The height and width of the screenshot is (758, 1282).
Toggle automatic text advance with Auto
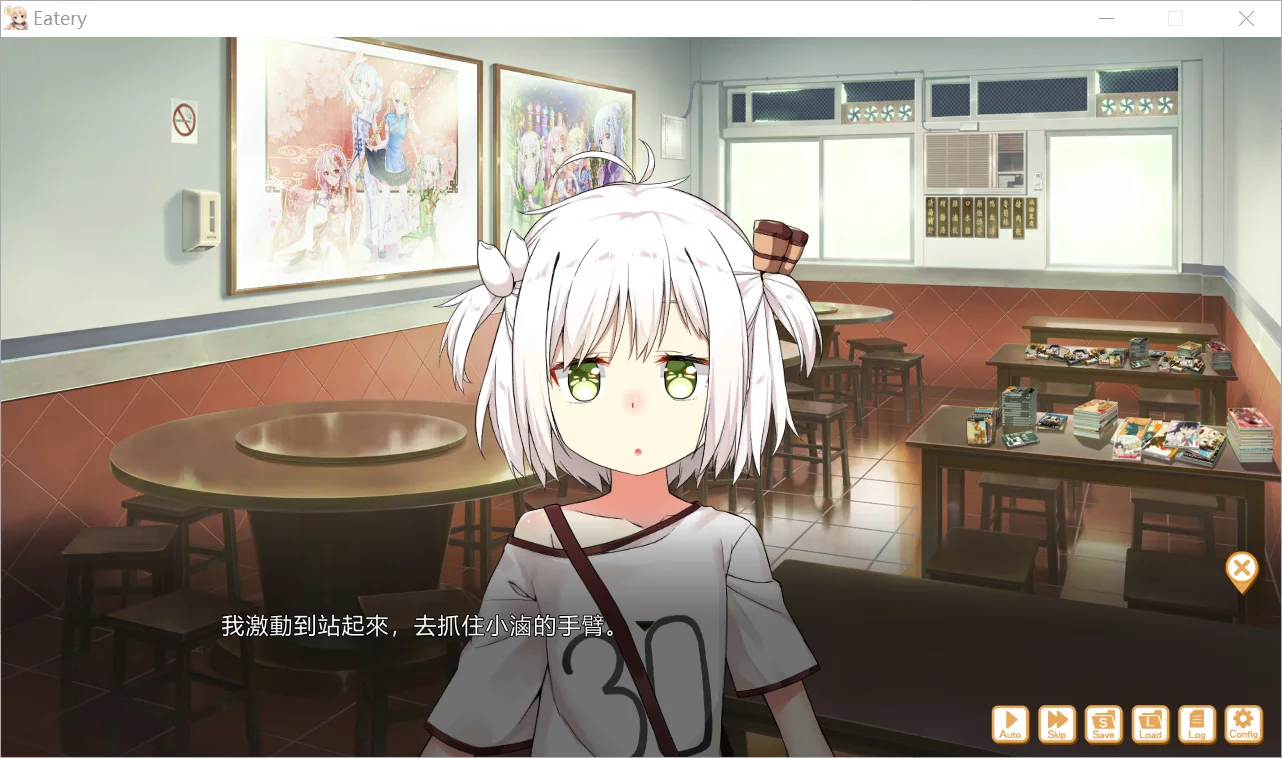point(1009,723)
